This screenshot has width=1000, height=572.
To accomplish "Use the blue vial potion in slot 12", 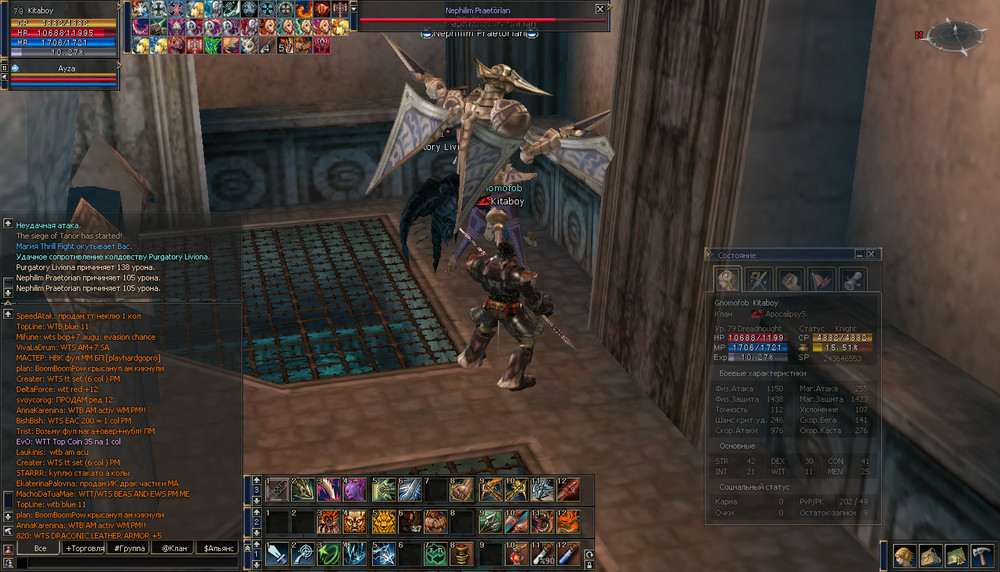I will click(x=568, y=553).
